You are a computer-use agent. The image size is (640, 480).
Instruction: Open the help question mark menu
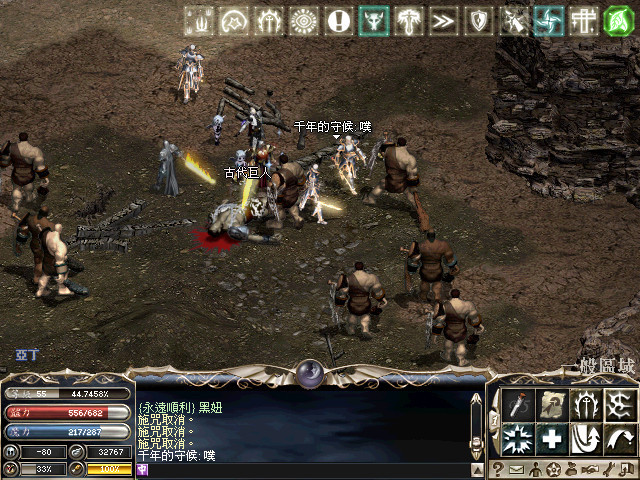(x=498, y=470)
